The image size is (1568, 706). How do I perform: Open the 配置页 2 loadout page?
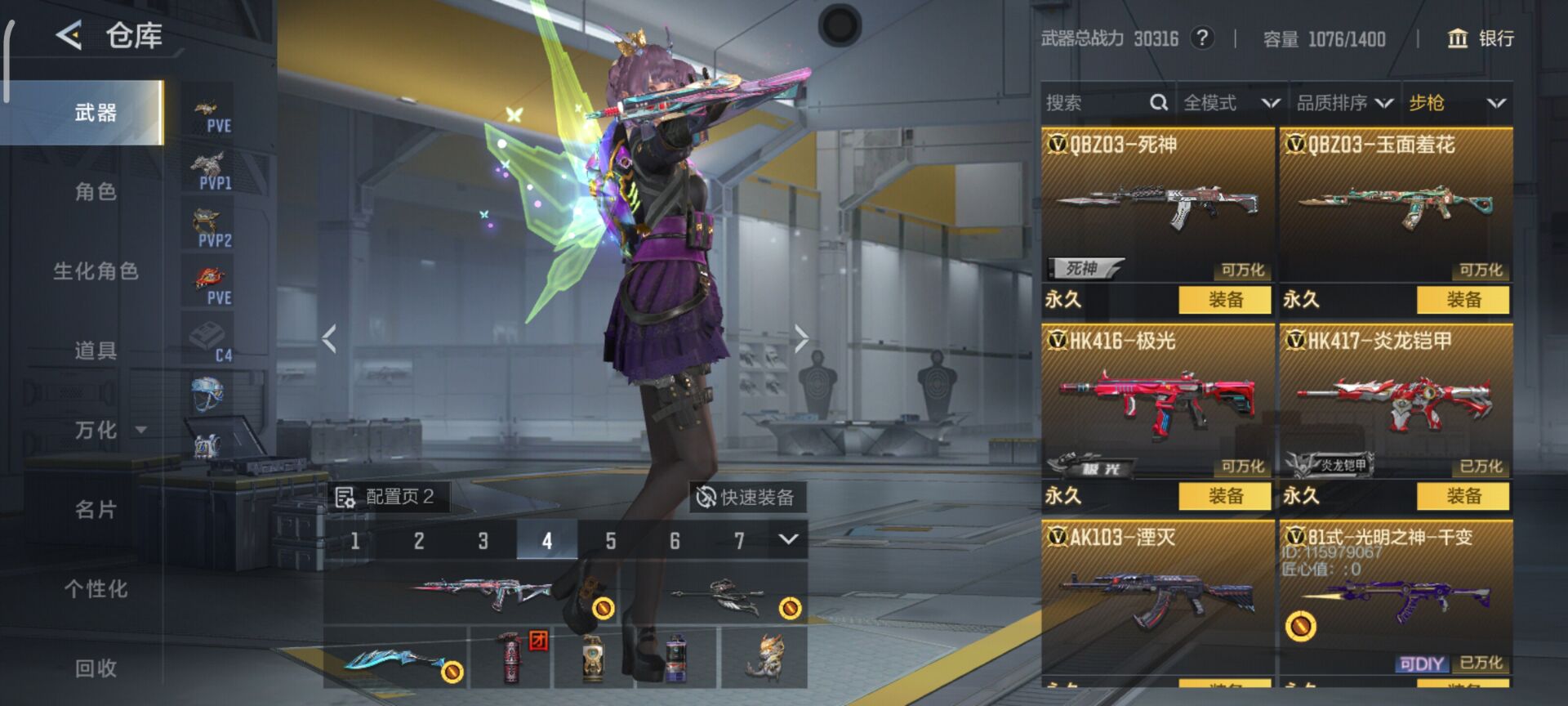click(x=387, y=497)
